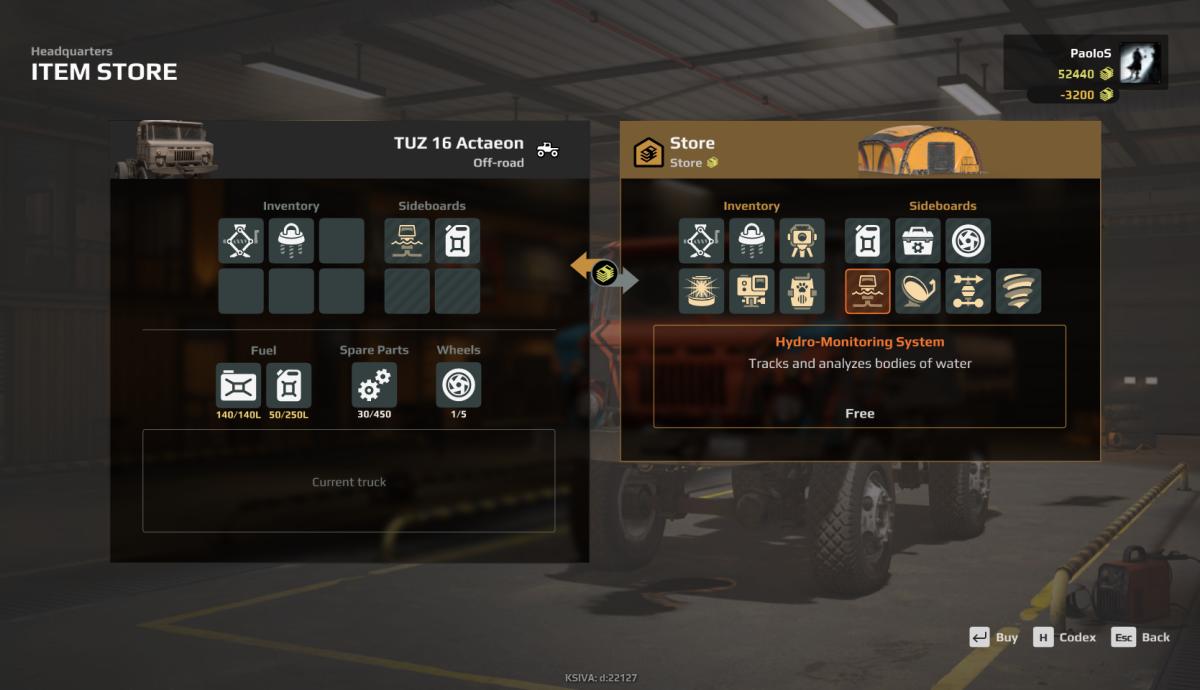Image resolution: width=1200 pixels, height=690 pixels.
Task: Select the repair toolbox in Store sideboards
Action: click(x=918, y=241)
